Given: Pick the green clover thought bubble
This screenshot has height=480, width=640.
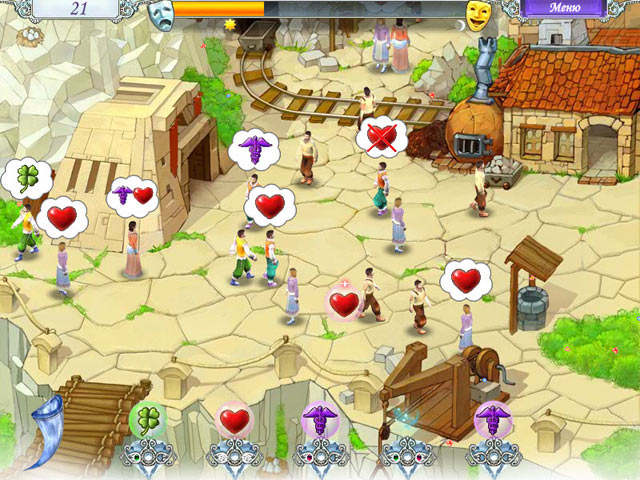Looking at the screenshot, I should pos(25,178).
